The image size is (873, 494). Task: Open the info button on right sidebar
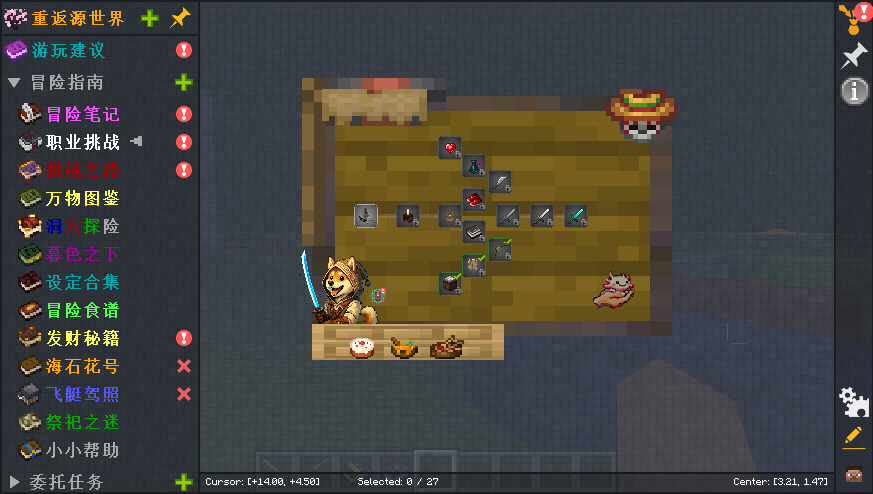pos(854,91)
